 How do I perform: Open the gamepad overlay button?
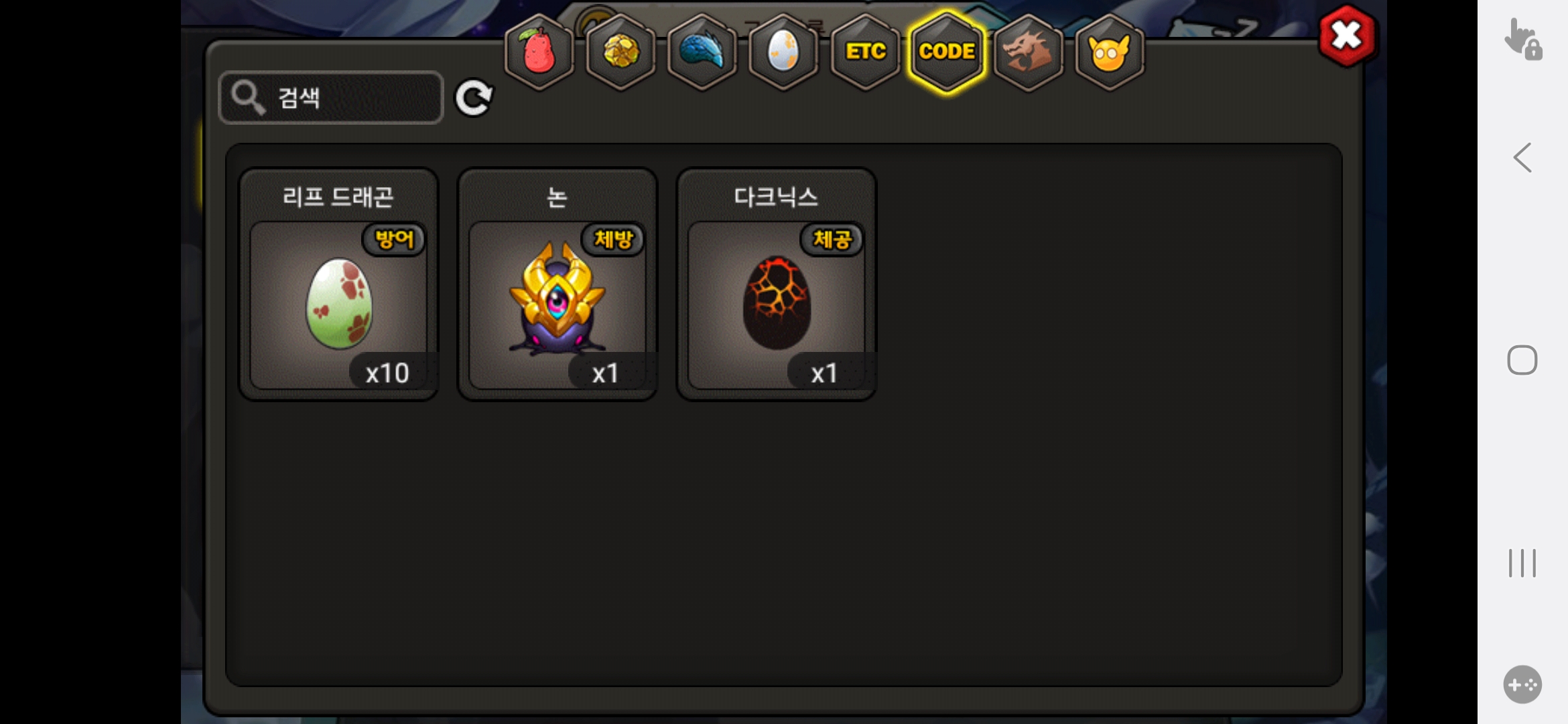[x=1522, y=684]
